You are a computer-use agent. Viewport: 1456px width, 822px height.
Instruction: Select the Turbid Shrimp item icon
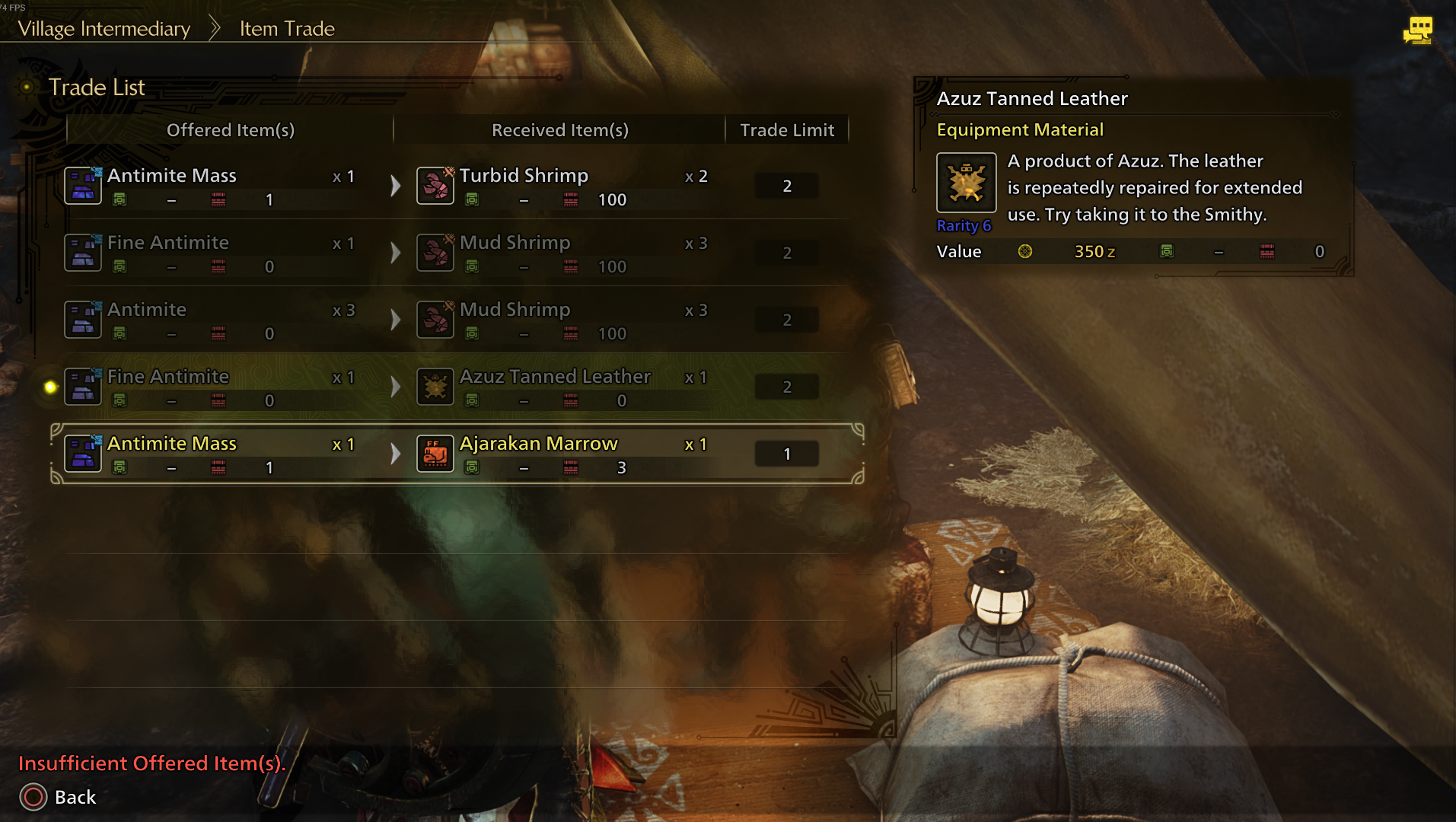click(x=435, y=184)
